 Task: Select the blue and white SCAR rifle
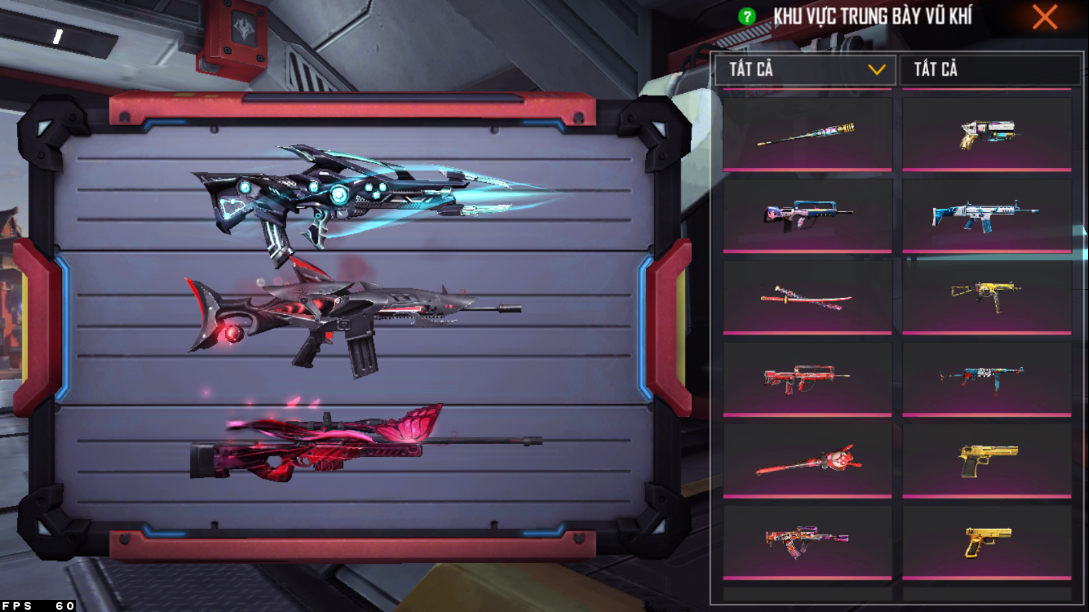pyautogui.click(x=986, y=214)
